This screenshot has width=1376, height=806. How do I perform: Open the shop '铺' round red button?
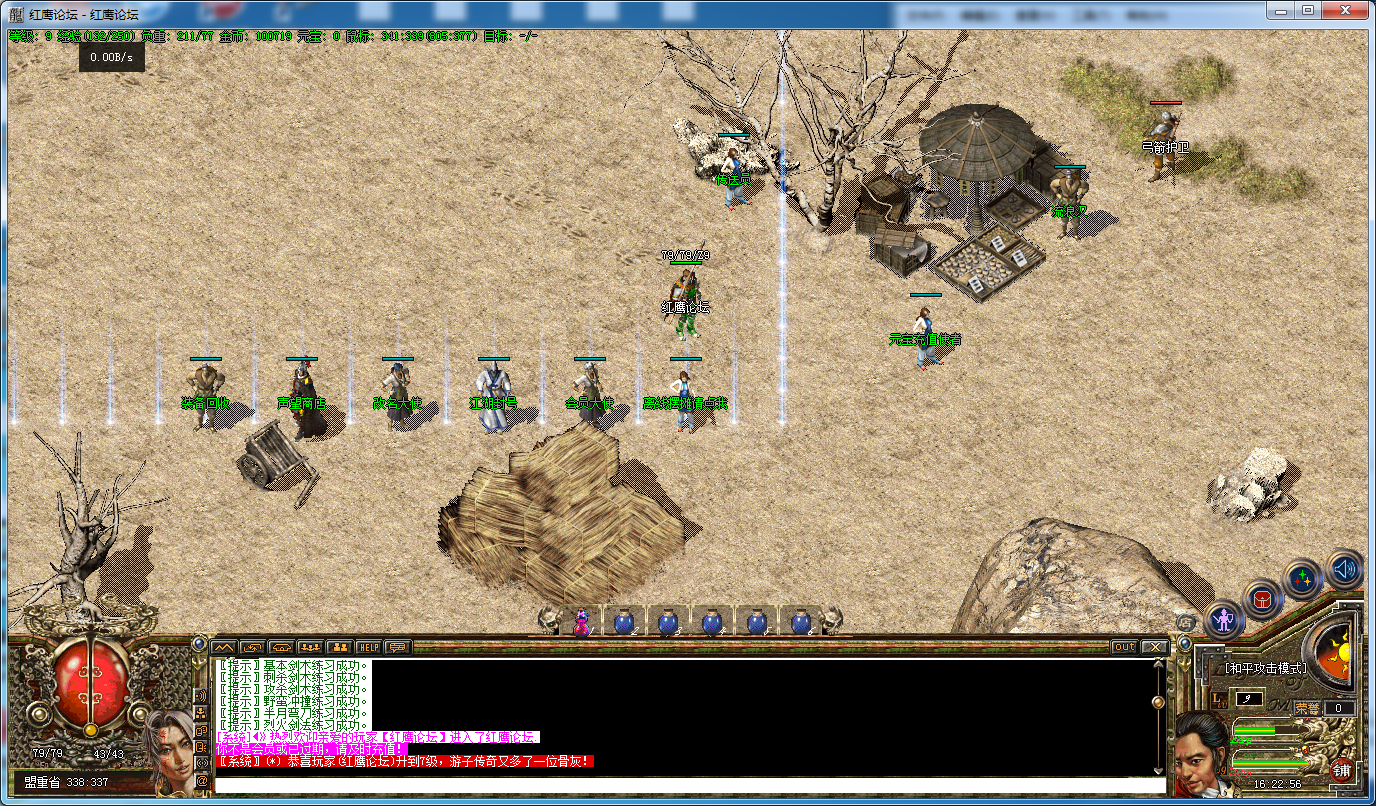[1342, 770]
